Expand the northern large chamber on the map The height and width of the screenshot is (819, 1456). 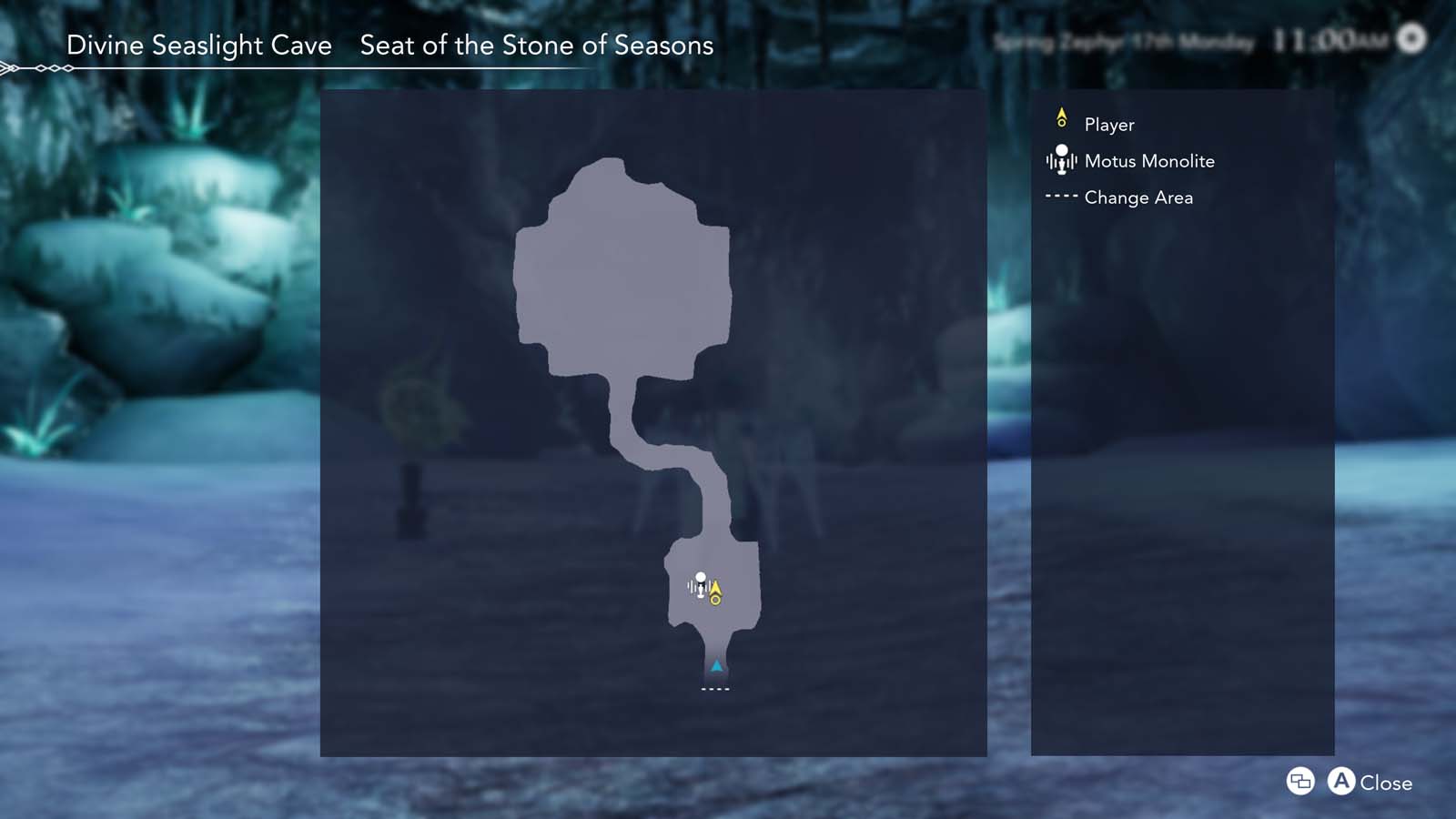tap(619, 264)
